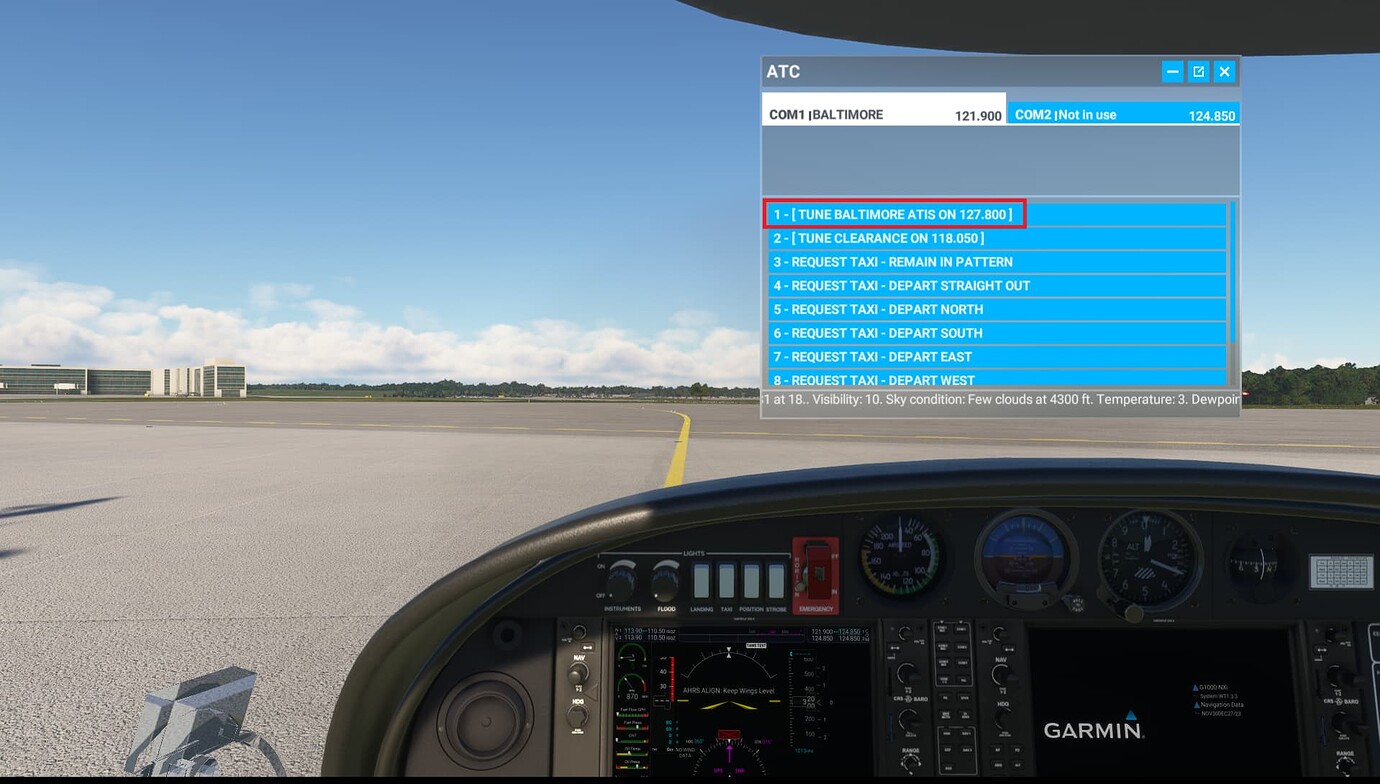Turn the PFD NAV knob
1380x784 pixels.
[x=579, y=674]
